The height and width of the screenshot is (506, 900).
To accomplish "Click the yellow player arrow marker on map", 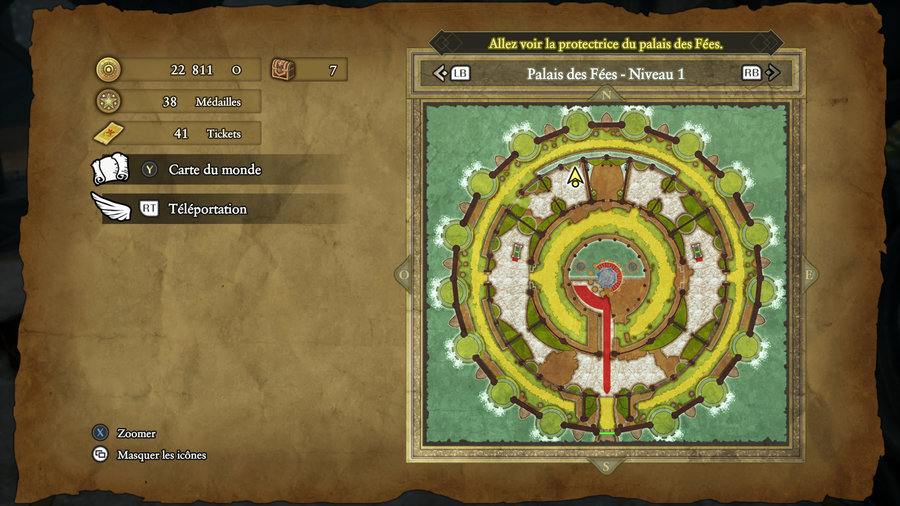I will 575,178.
